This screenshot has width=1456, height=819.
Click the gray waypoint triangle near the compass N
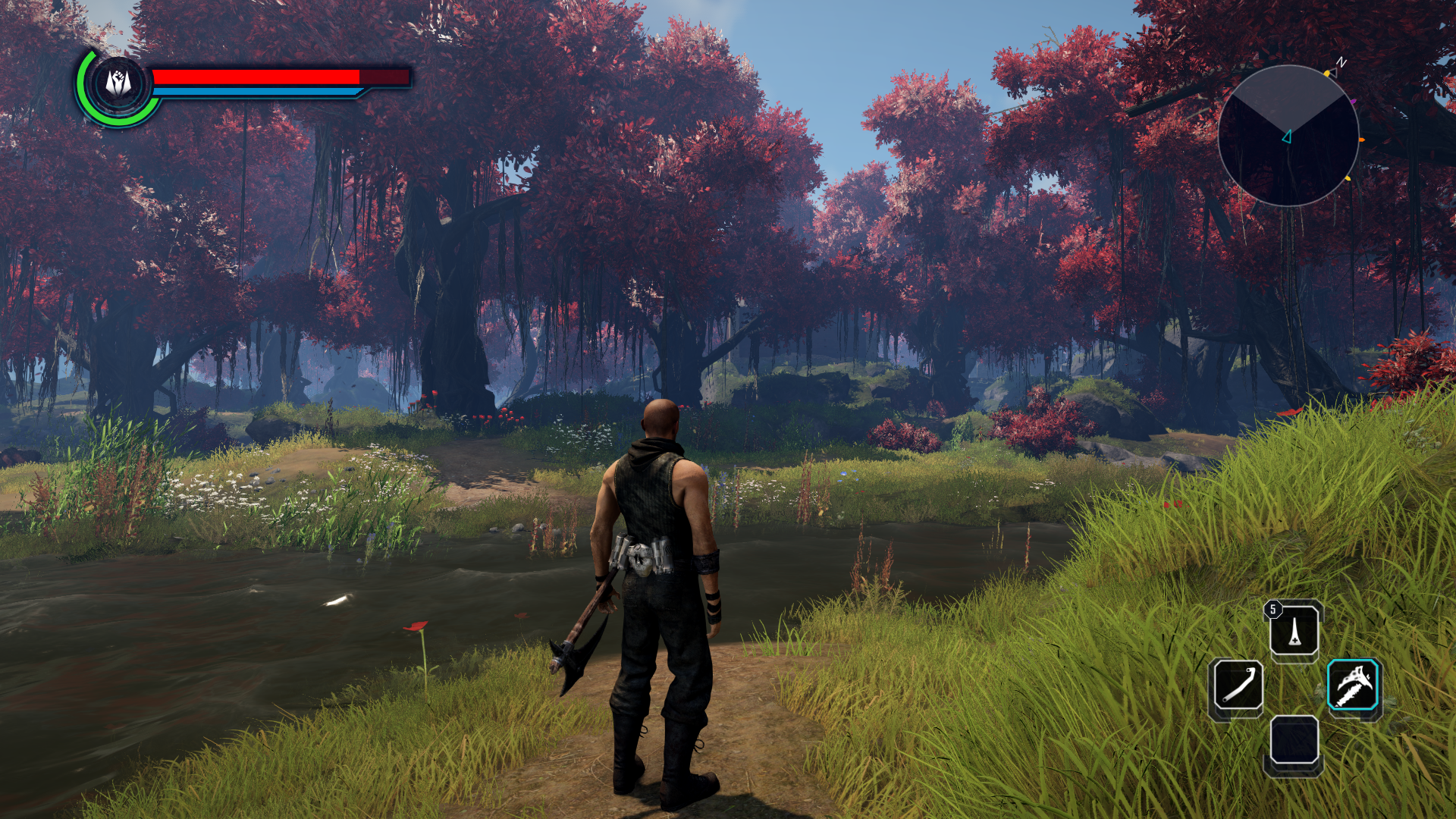[x=1334, y=72]
